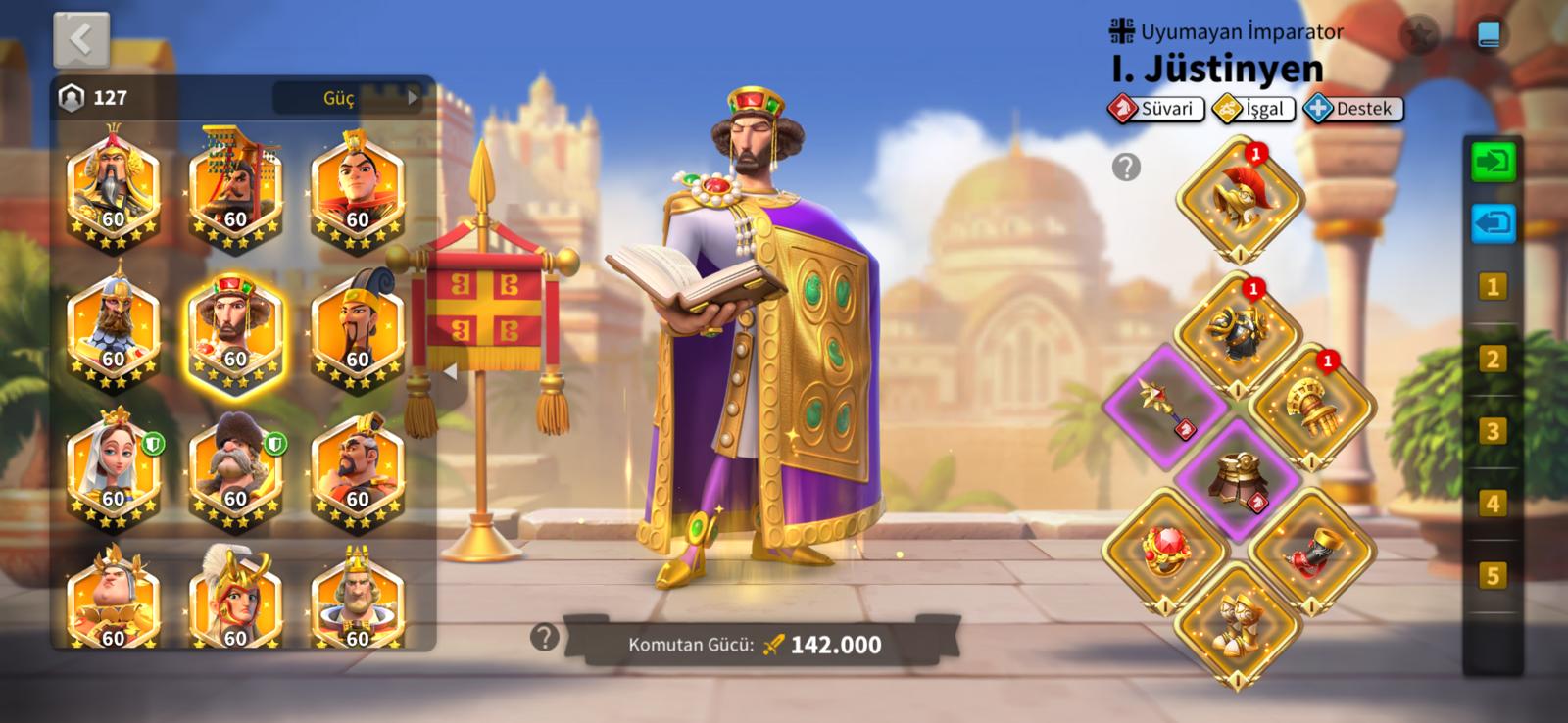This screenshot has width=1568, height=723.
Task: Switch to equipment preset 1
Action: pyautogui.click(x=1492, y=287)
